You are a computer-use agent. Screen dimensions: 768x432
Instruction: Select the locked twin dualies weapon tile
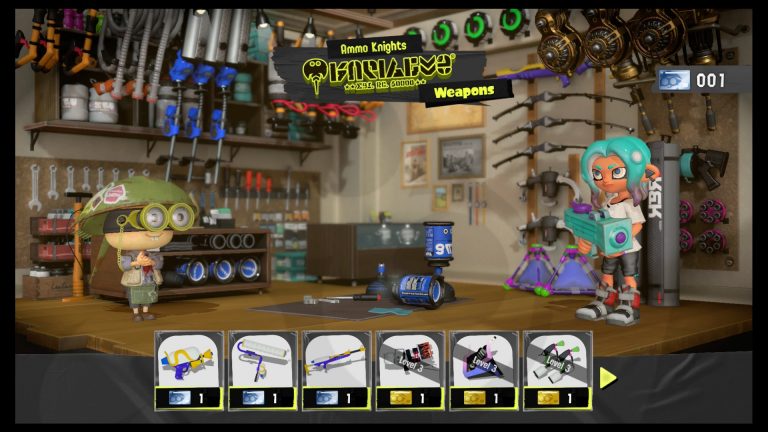coord(558,369)
